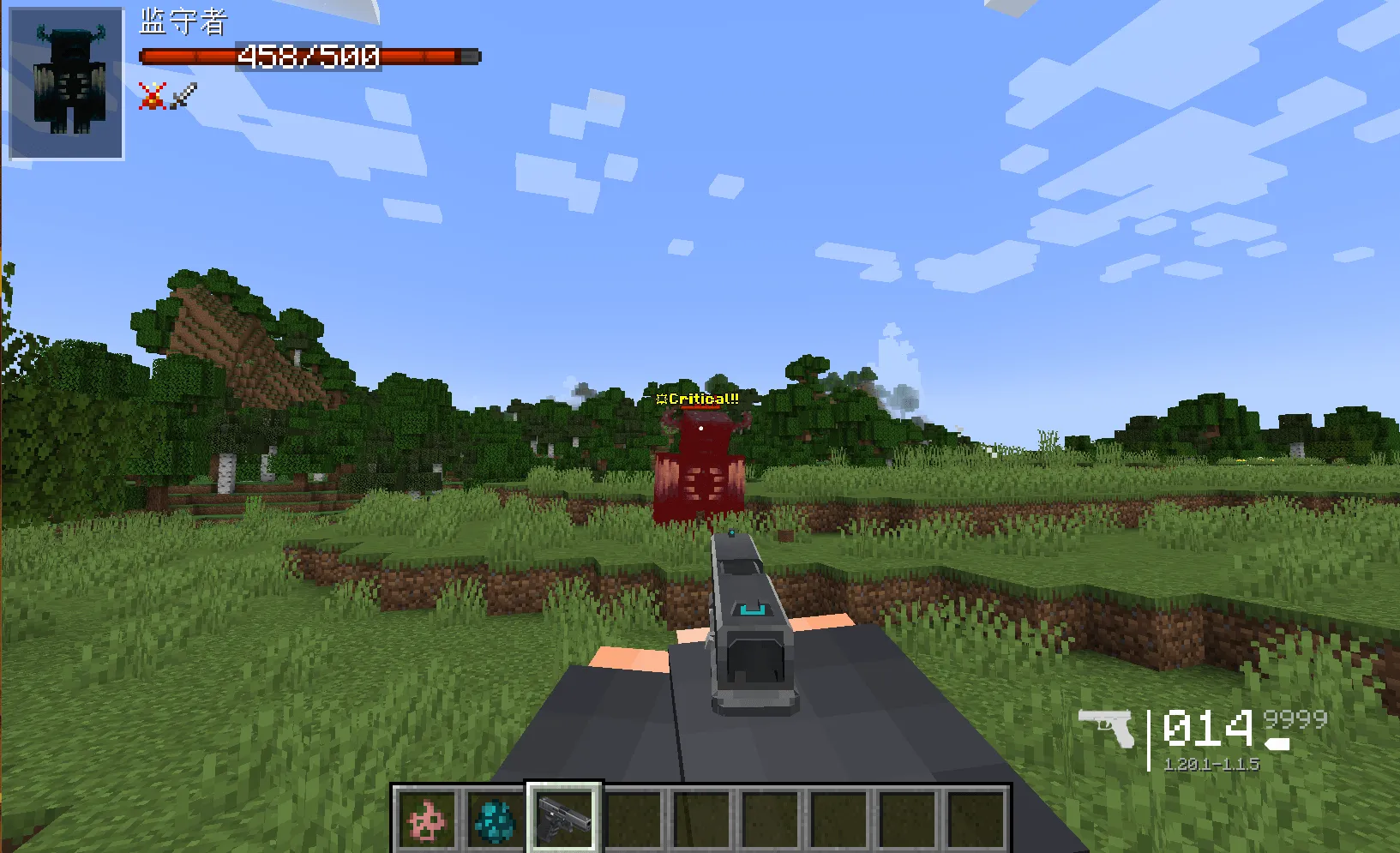Select the crossed-fire status effect icon
Screen dimensions: 1400x853
tap(151, 96)
